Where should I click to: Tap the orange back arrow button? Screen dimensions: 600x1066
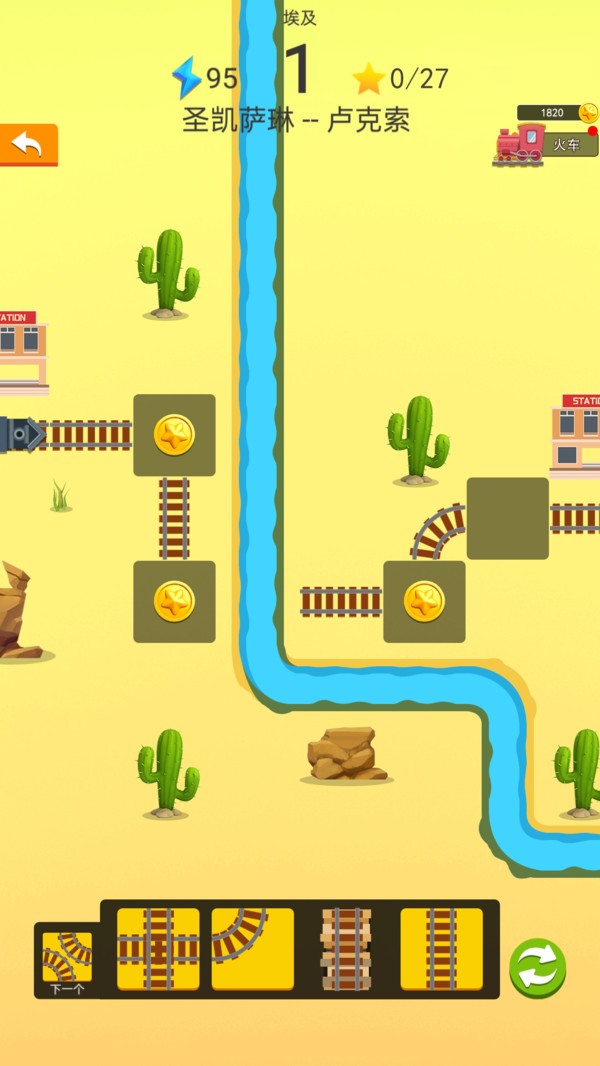28,145
